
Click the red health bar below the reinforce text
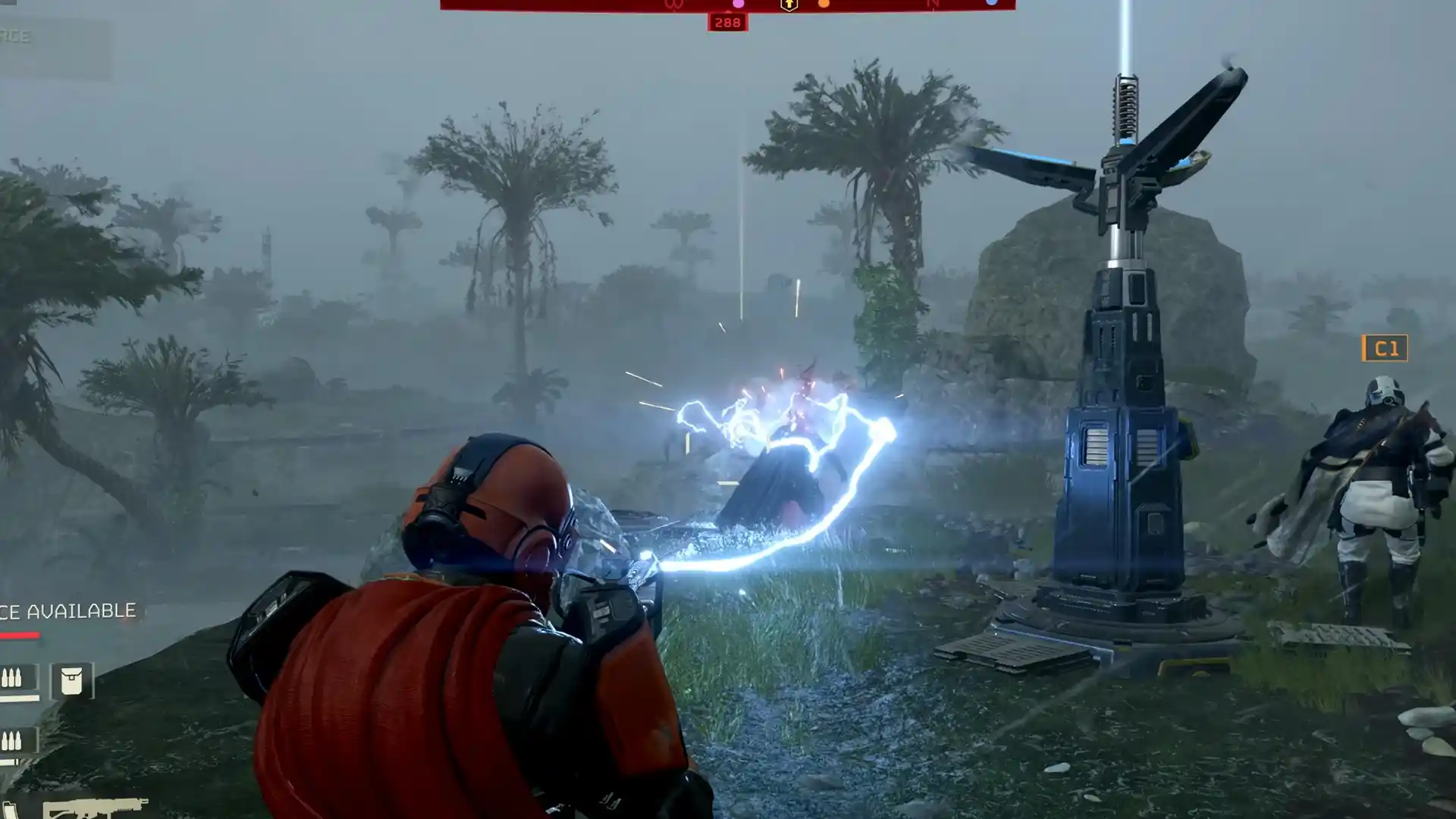point(19,635)
